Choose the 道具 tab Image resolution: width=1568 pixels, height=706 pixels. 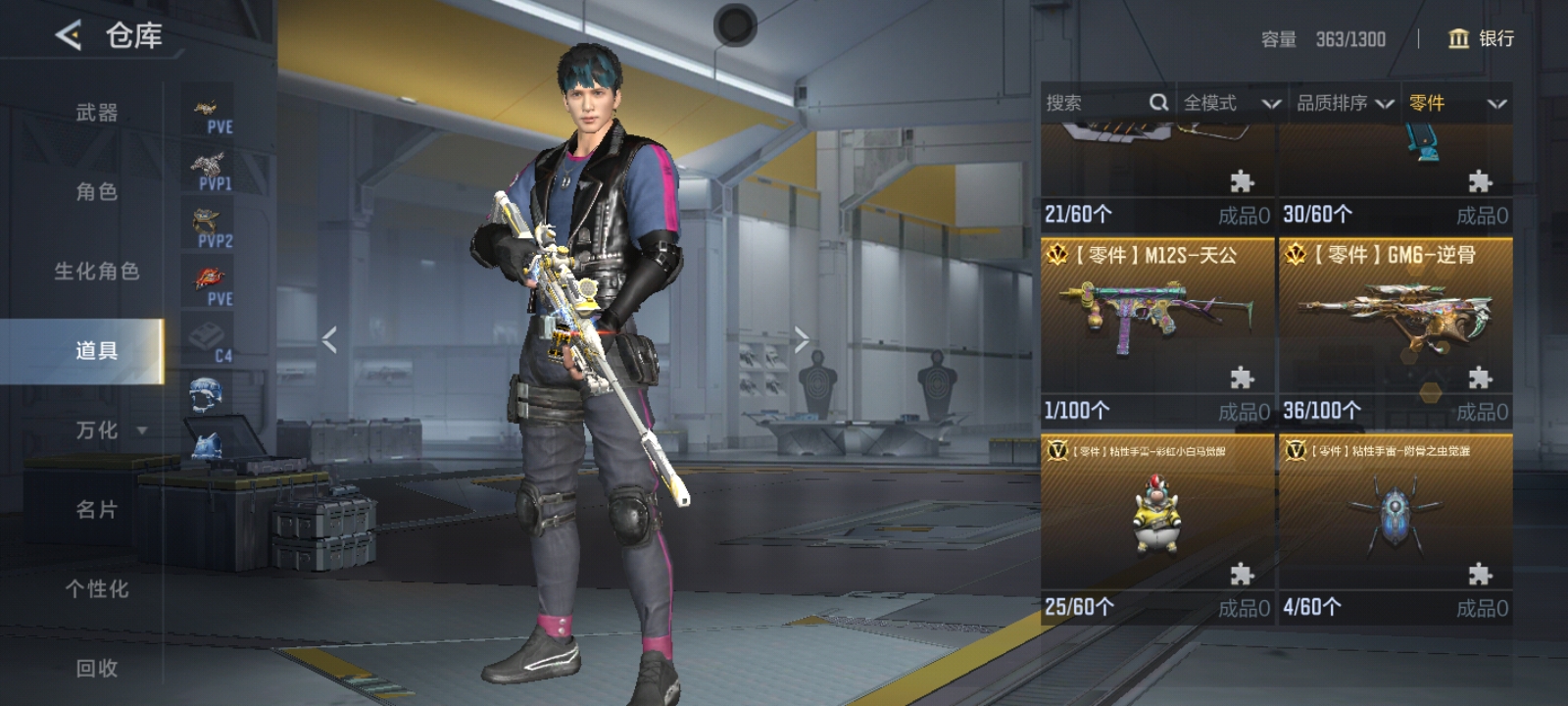(x=97, y=350)
